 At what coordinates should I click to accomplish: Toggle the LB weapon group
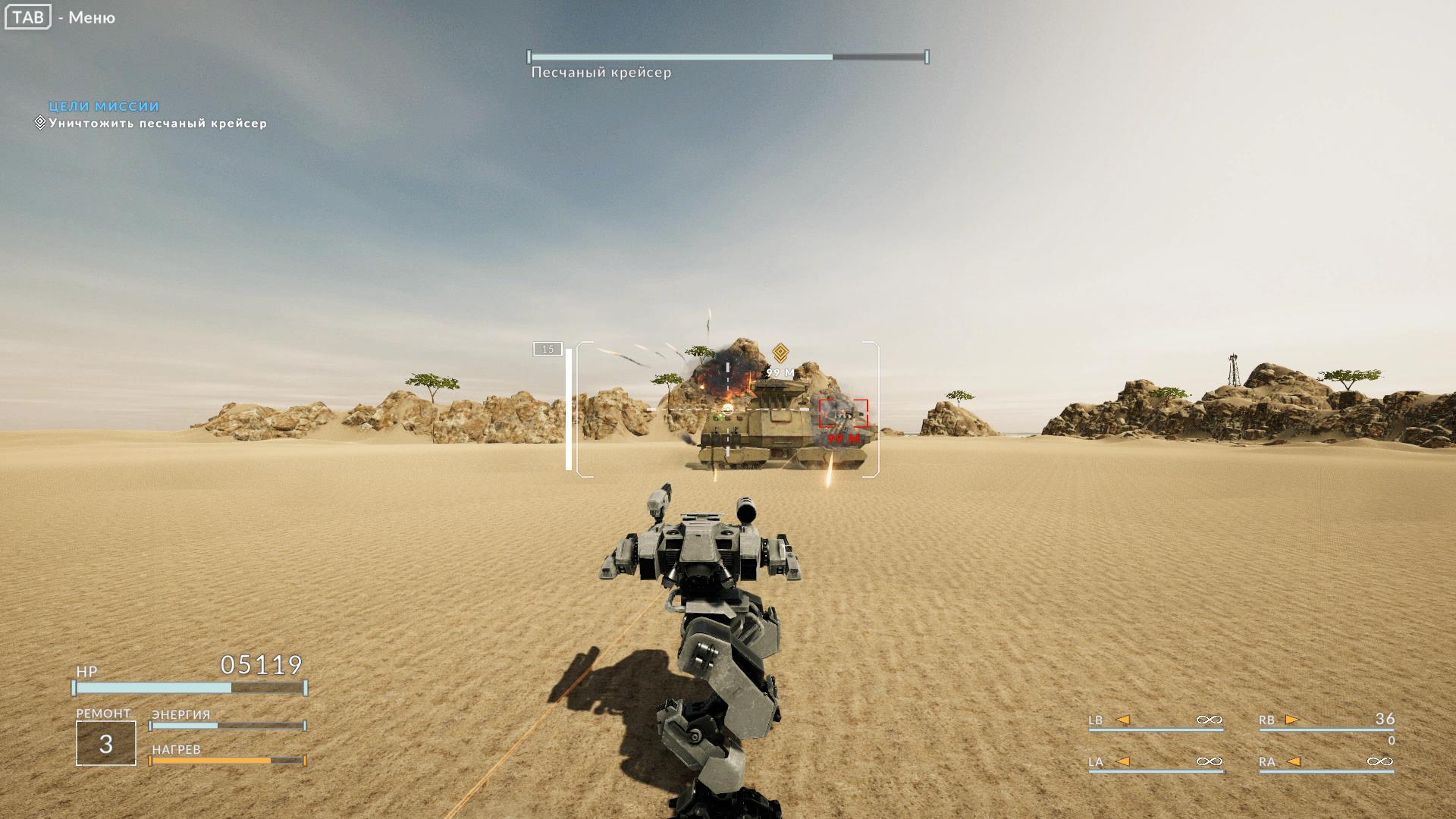pyautogui.click(x=1094, y=719)
